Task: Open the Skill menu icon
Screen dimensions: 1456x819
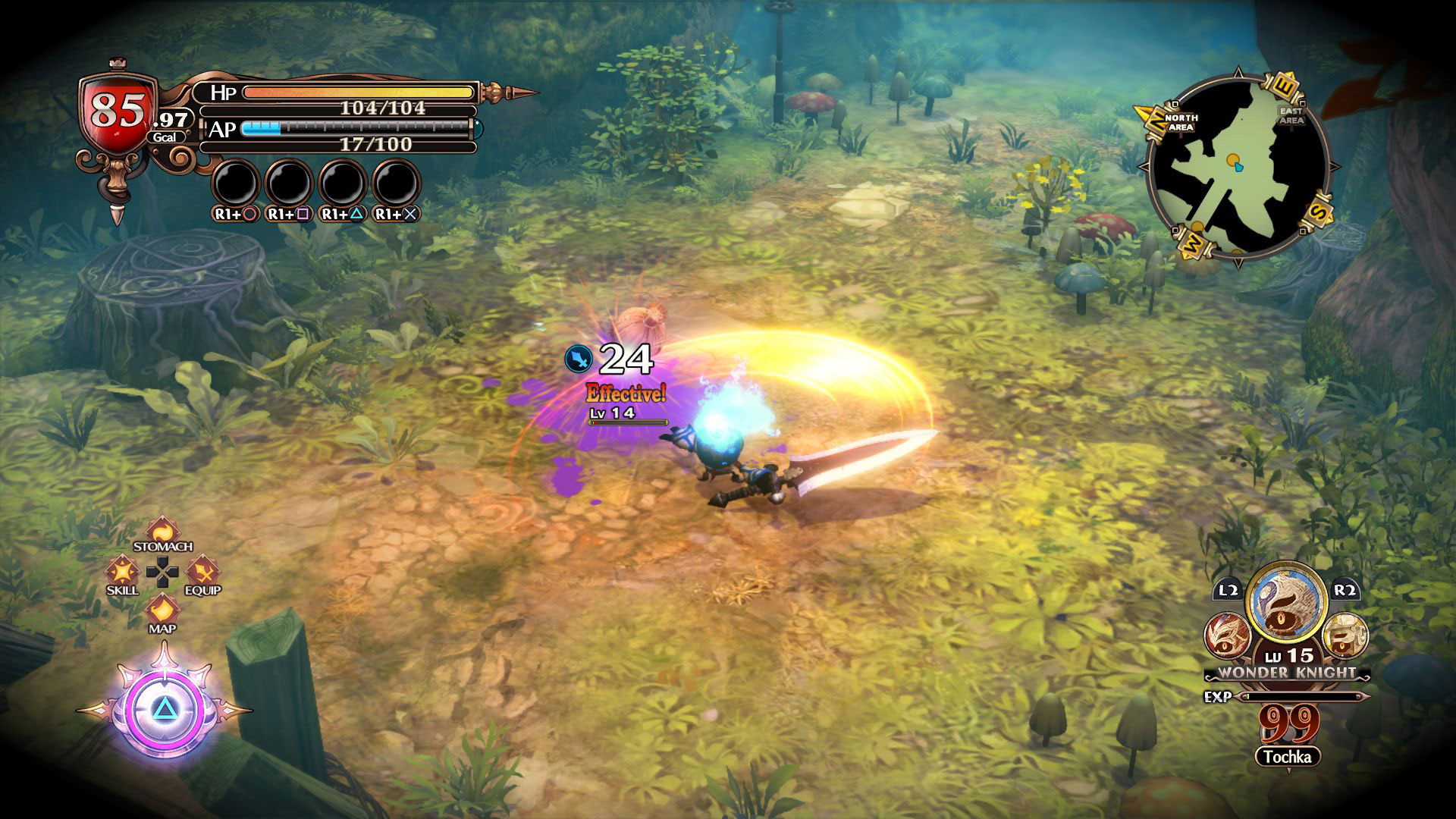Action: tap(121, 571)
